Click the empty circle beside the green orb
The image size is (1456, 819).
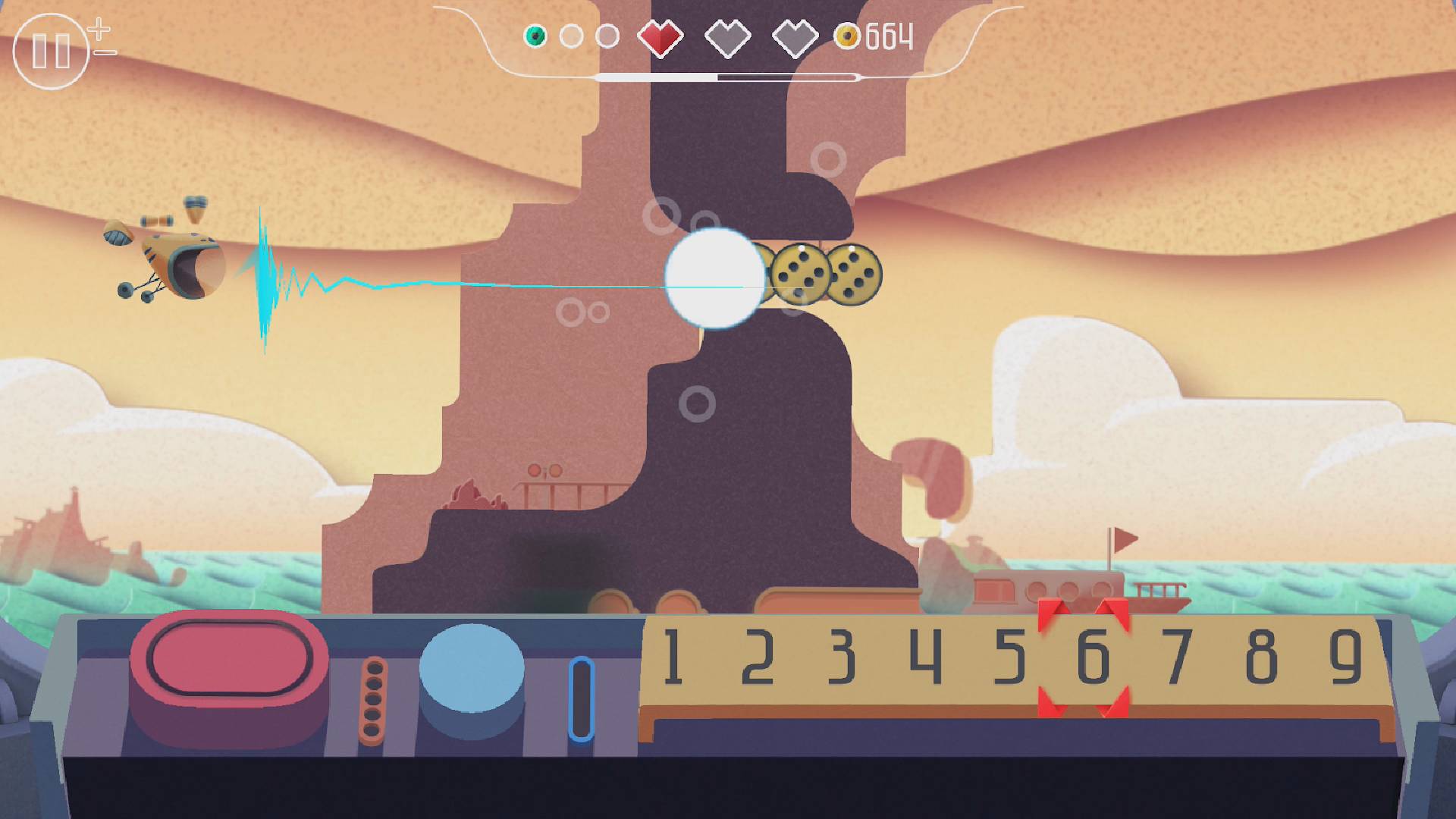pos(573,34)
